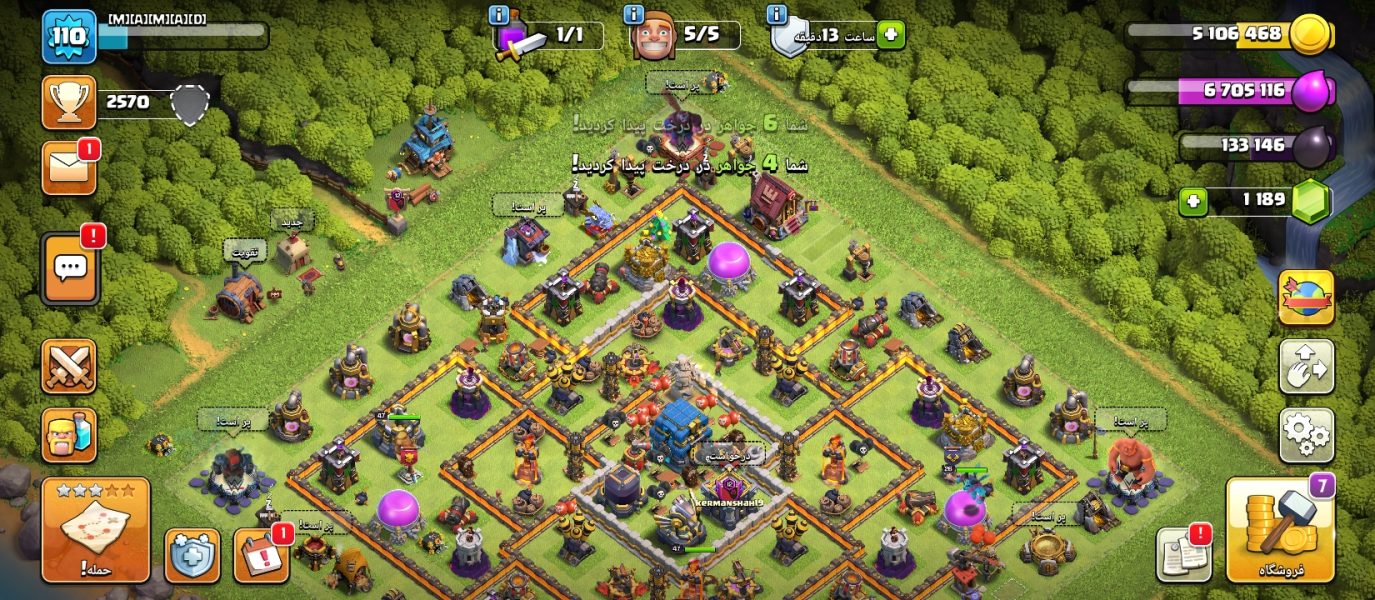Open the calendar events button
Image resolution: width=1375 pixels, height=600 pixels.
pos(261,555)
